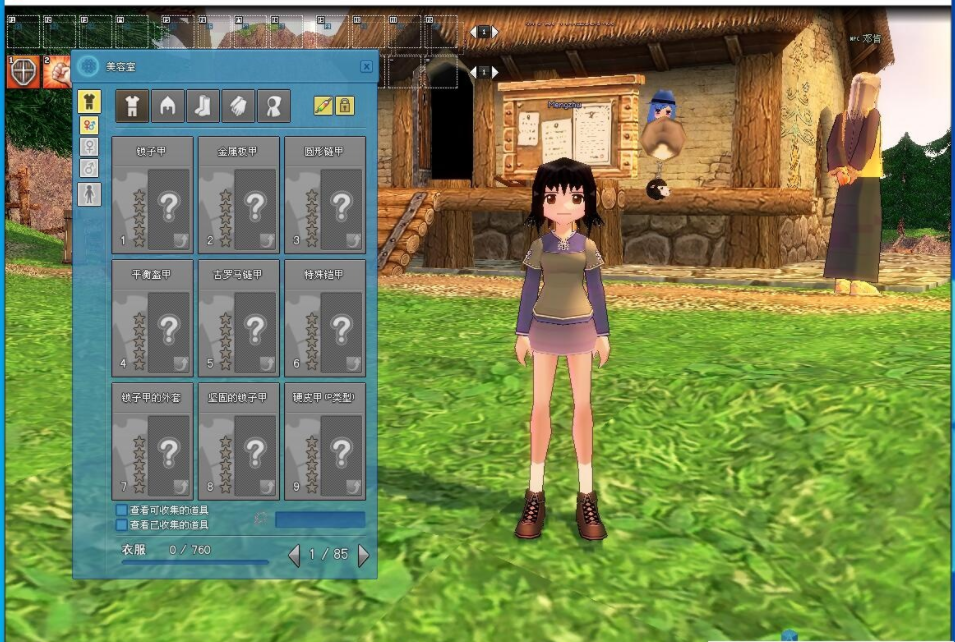Select the body armor category tab
Image resolution: width=955 pixels, height=642 pixels.
pos(132,106)
